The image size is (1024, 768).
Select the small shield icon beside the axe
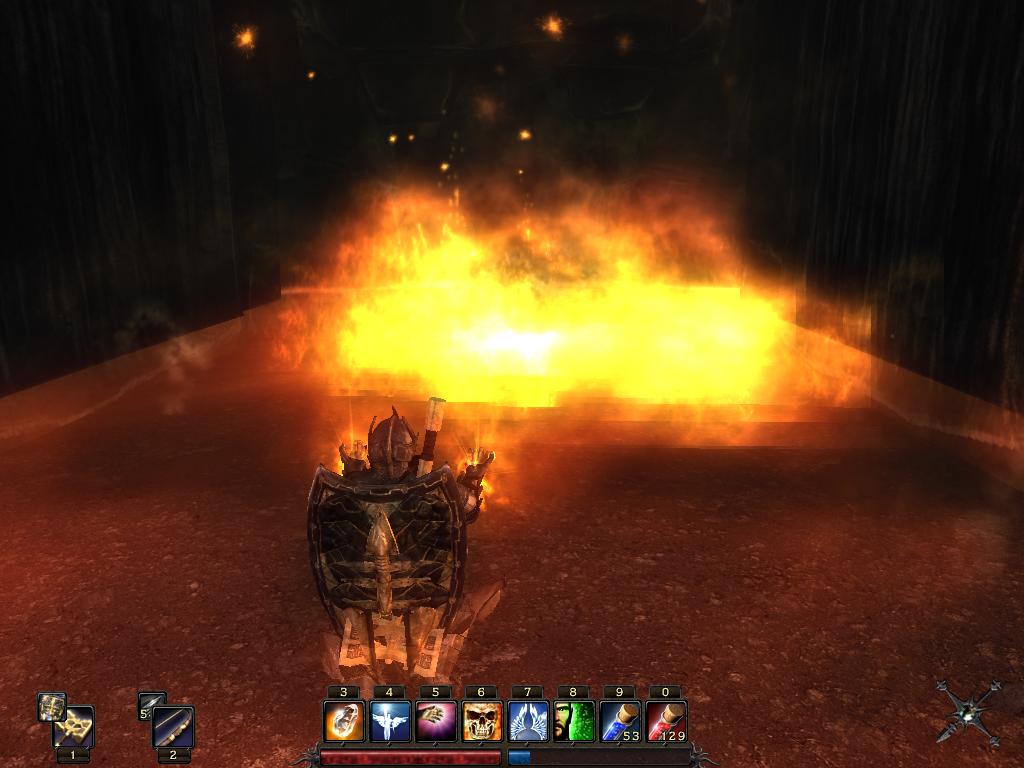(51, 706)
